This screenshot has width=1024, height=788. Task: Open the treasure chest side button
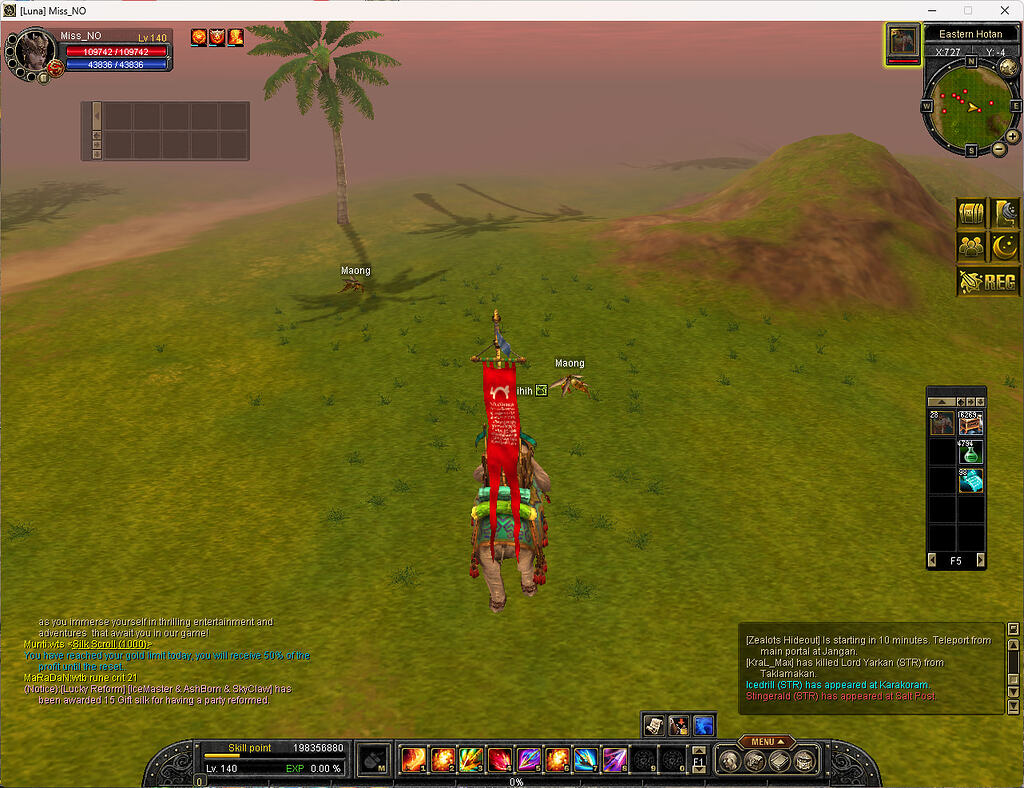[x=972, y=214]
